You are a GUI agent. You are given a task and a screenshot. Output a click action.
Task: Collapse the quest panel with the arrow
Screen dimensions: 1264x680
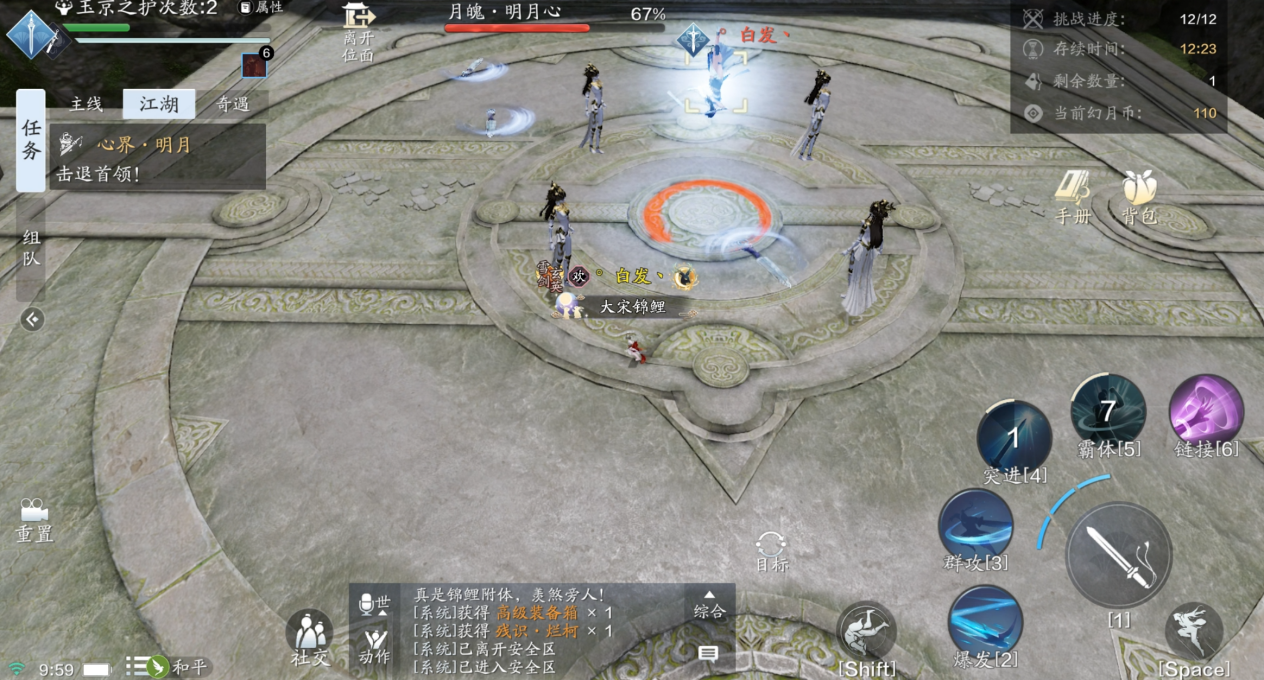click(32, 319)
